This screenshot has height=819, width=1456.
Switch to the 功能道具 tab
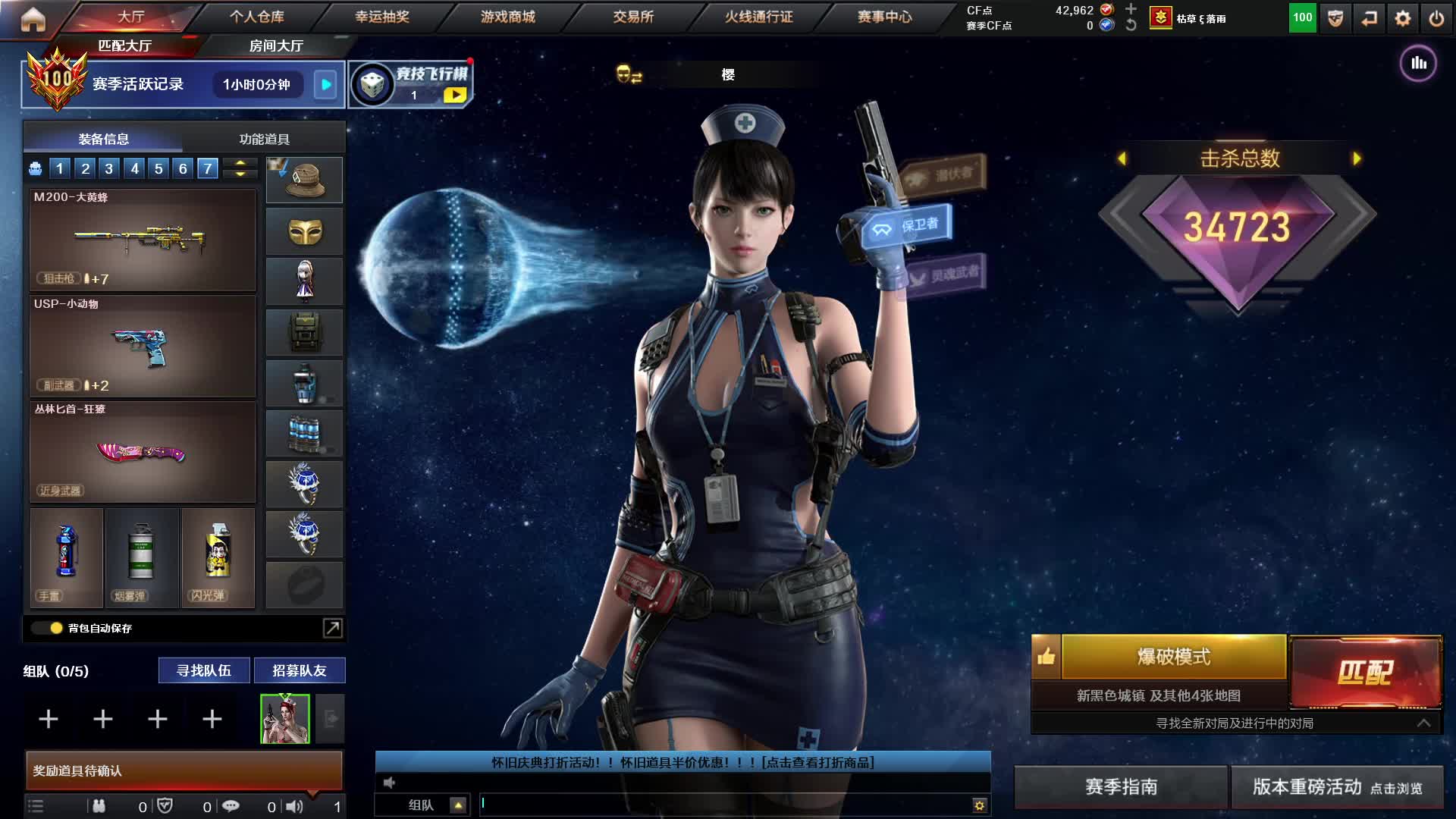tap(264, 140)
